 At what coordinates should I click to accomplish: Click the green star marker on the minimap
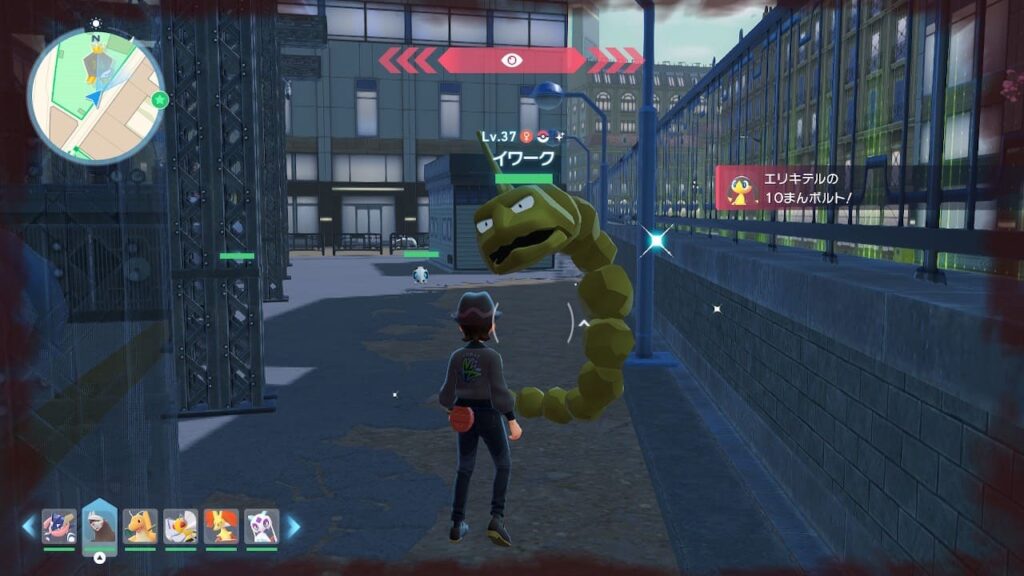pyautogui.click(x=159, y=99)
